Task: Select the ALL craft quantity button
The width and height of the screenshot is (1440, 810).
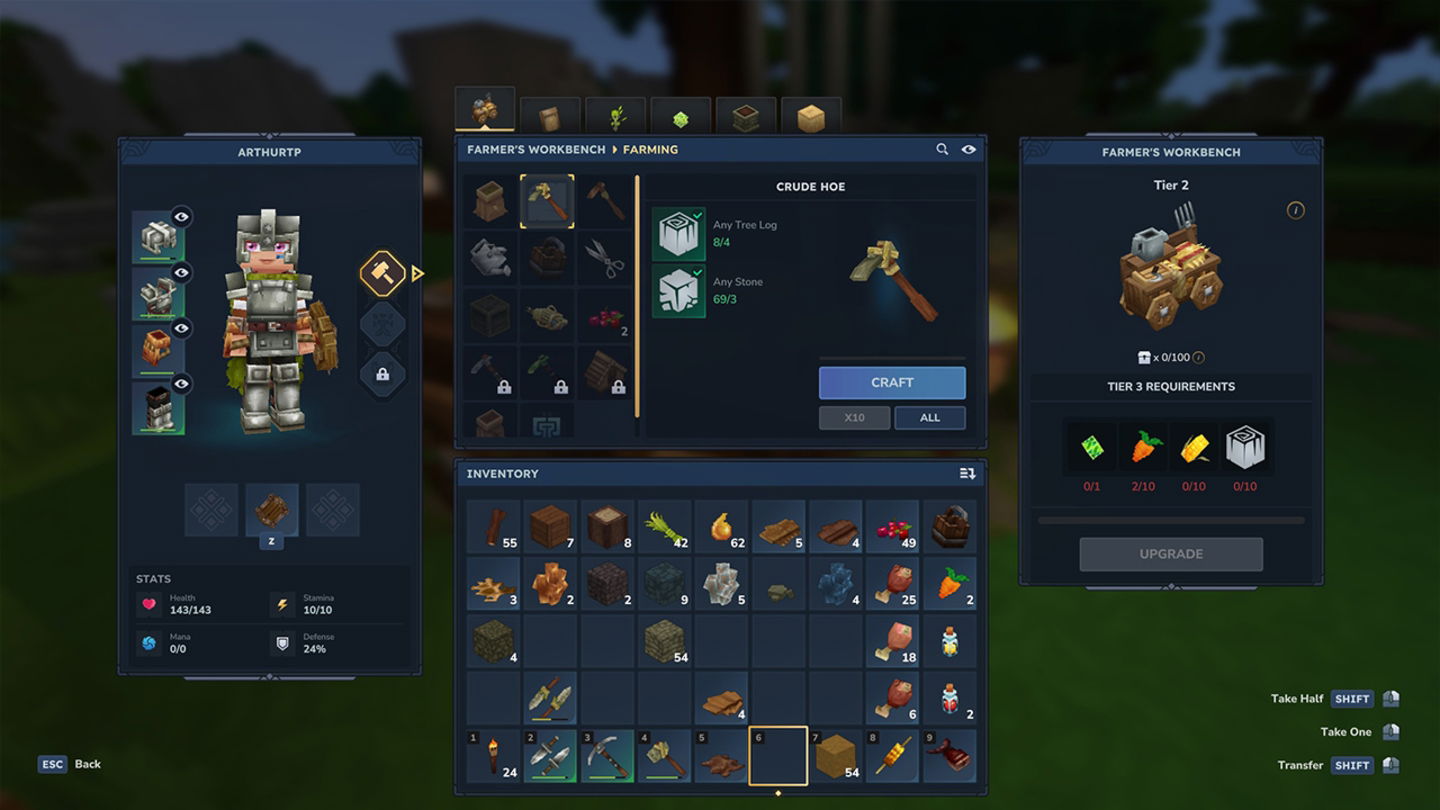Action: (930, 418)
